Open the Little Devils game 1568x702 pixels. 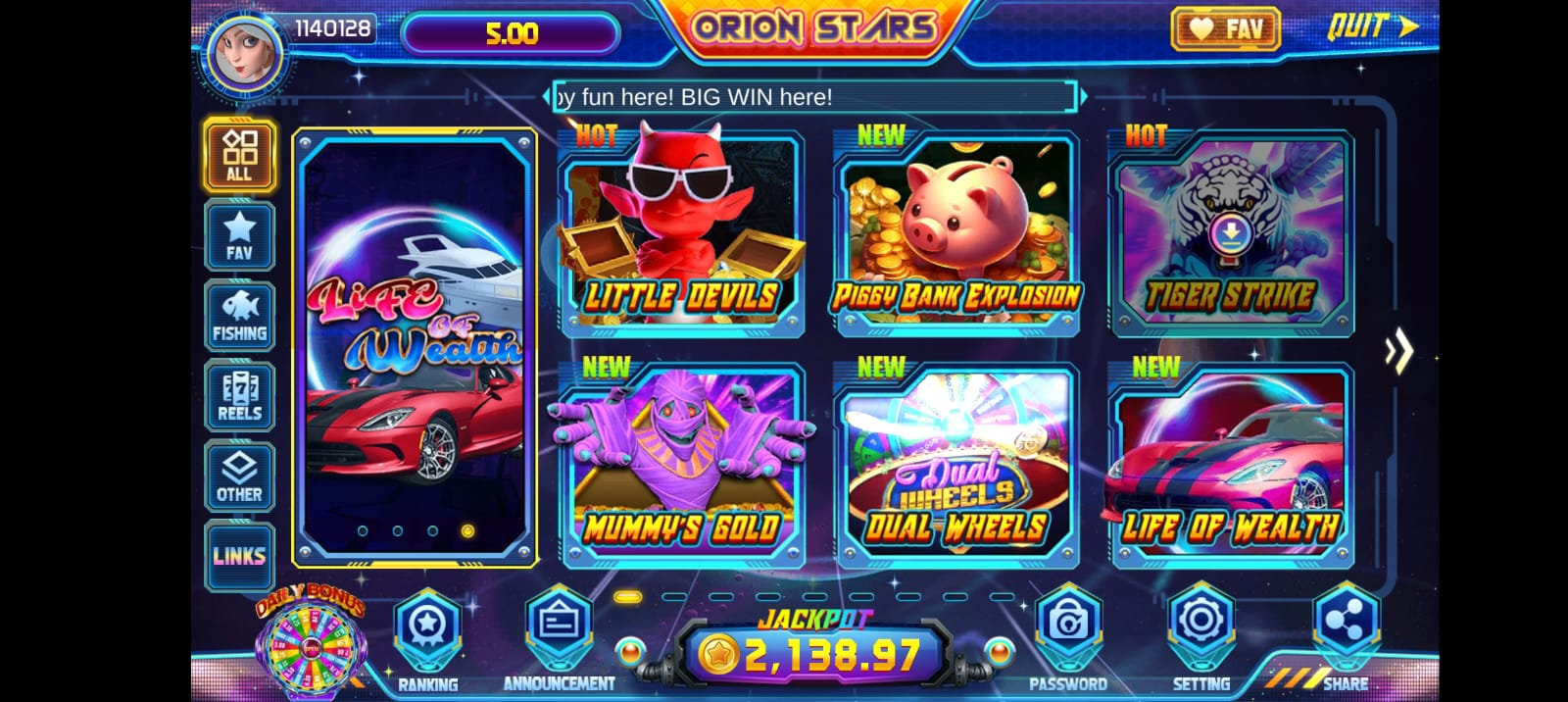coord(681,235)
